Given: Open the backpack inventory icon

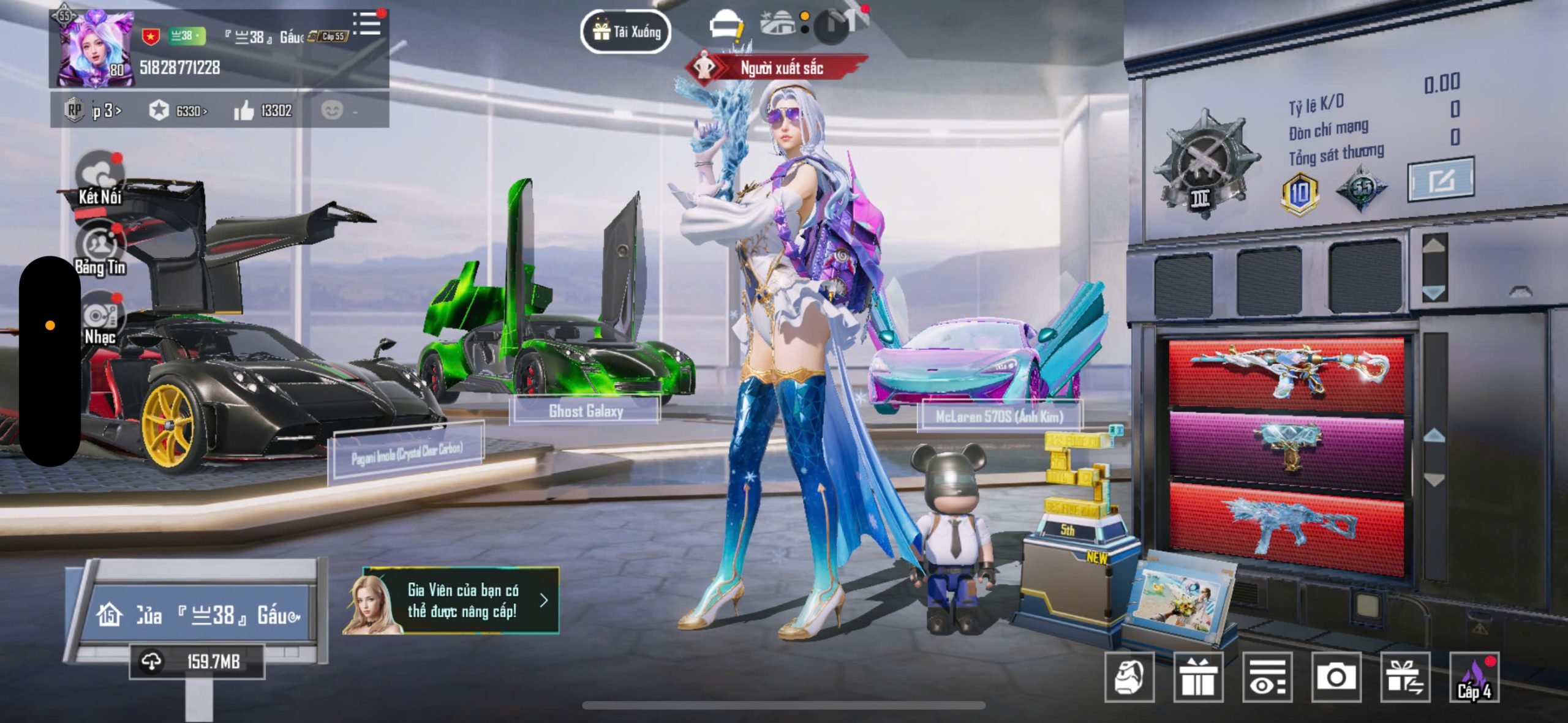Looking at the screenshot, I should pyautogui.click(x=1129, y=677).
